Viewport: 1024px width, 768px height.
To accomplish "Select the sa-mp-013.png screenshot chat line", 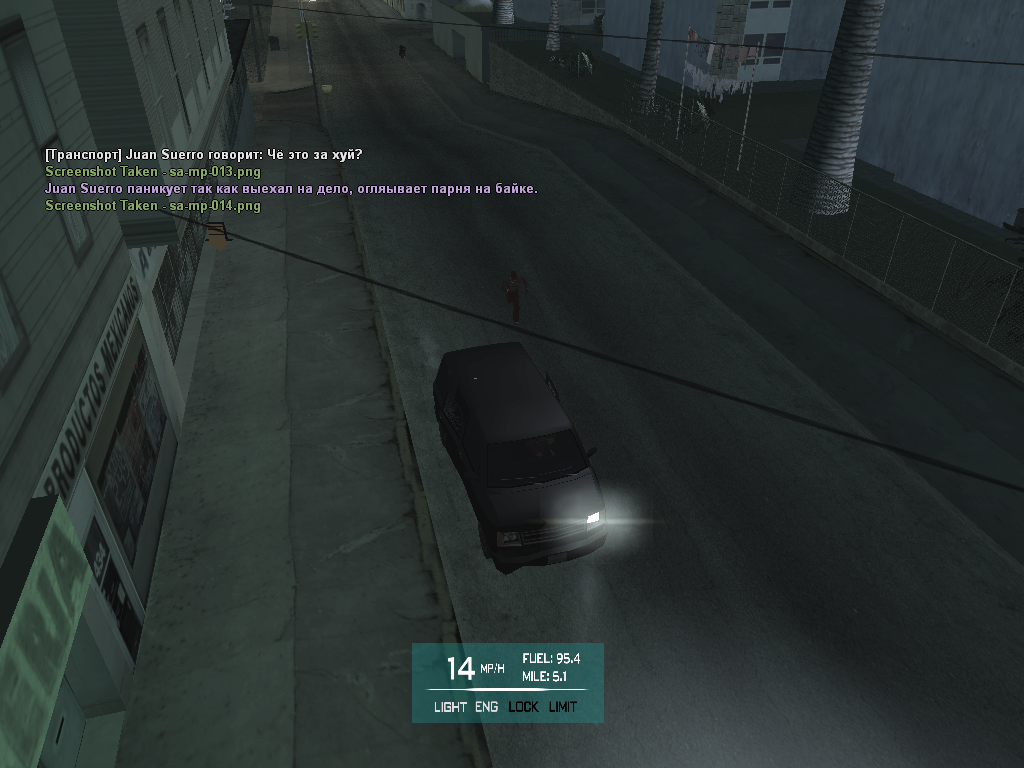I will click(153, 172).
